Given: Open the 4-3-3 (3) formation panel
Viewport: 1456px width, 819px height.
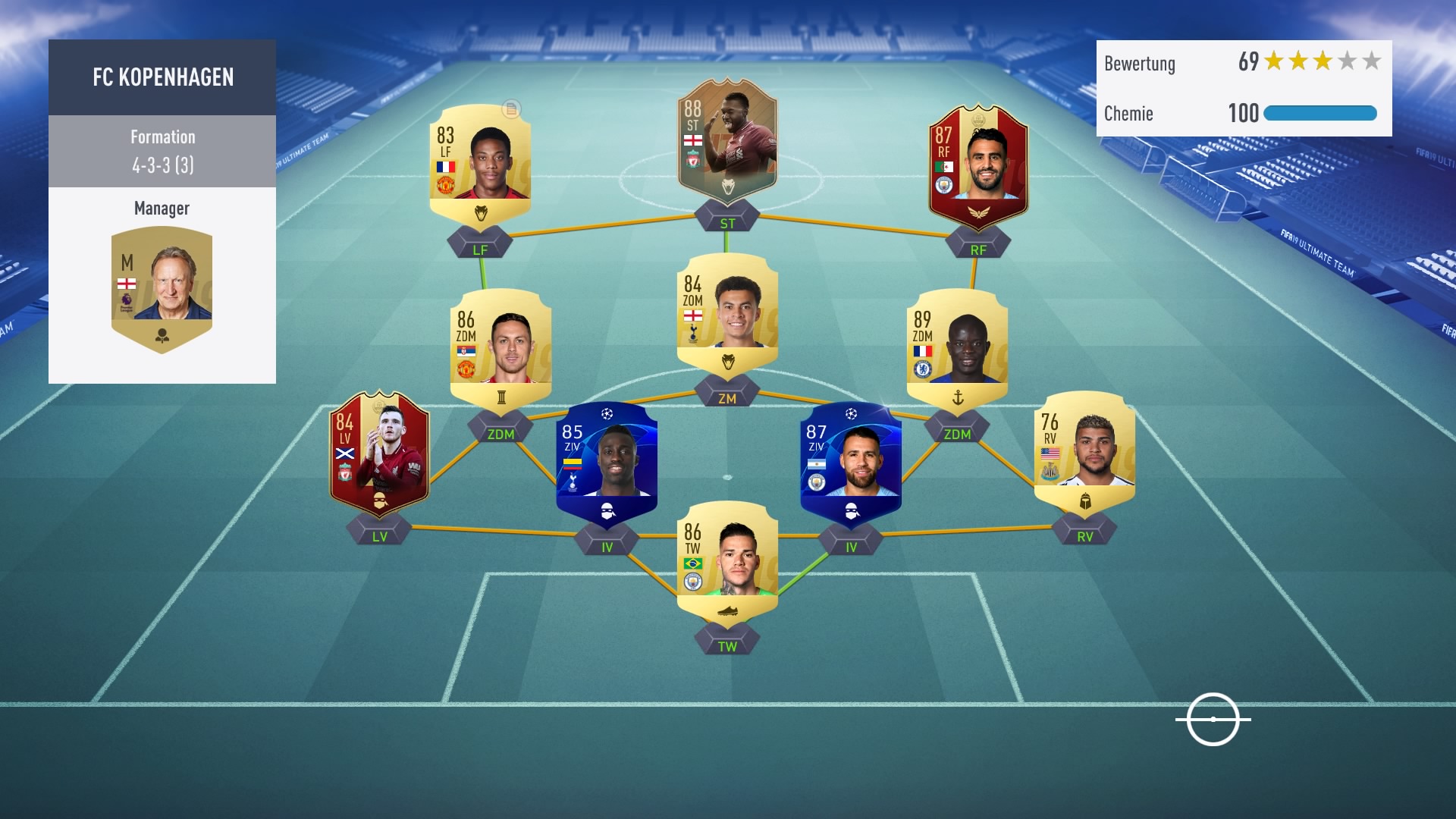Looking at the screenshot, I should coord(162,151).
